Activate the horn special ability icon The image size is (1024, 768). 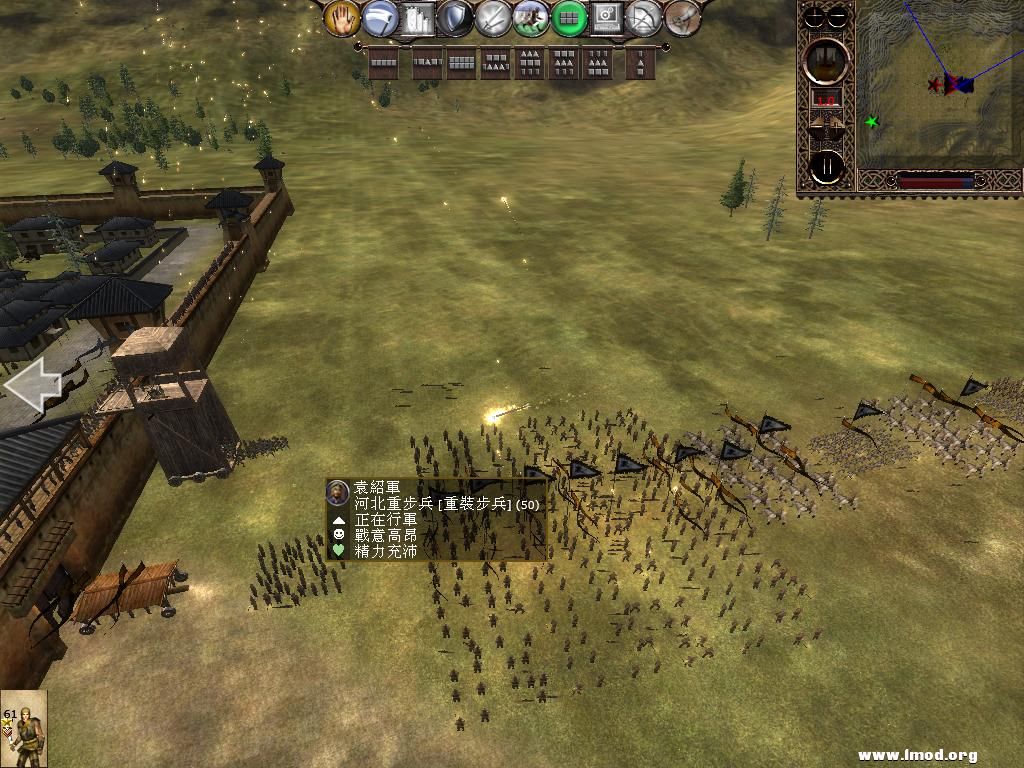681,17
